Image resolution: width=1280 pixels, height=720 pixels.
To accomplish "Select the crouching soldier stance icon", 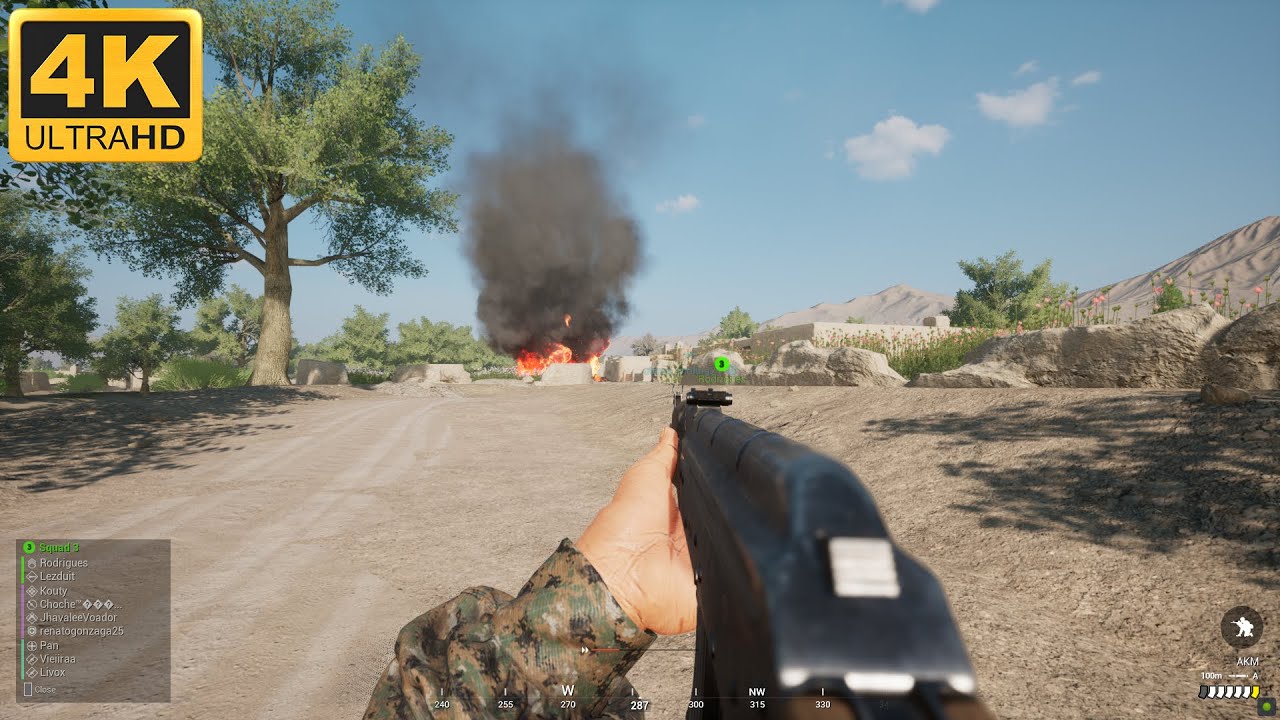I will tap(1242, 626).
